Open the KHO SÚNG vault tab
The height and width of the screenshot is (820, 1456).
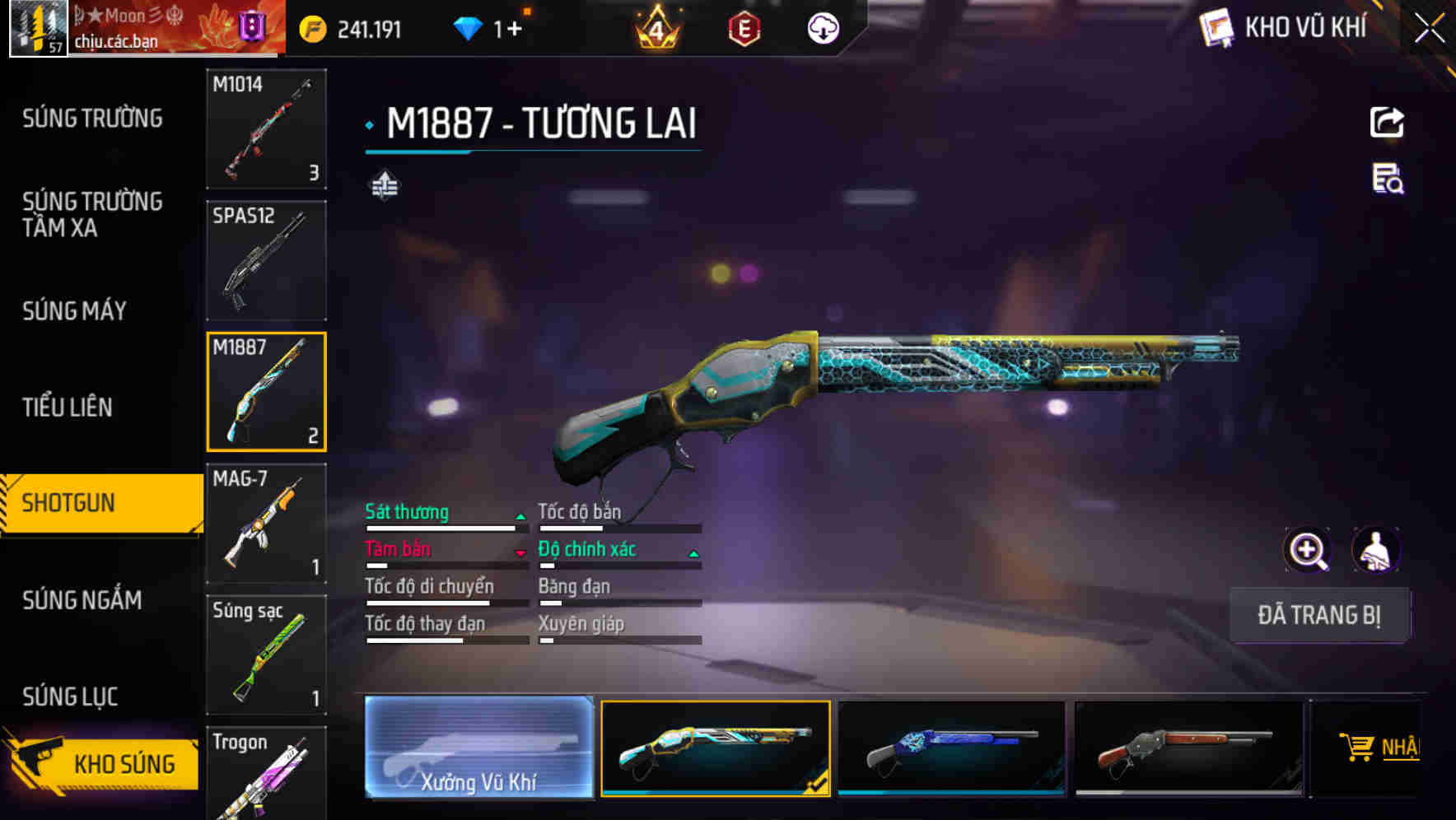click(122, 762)
